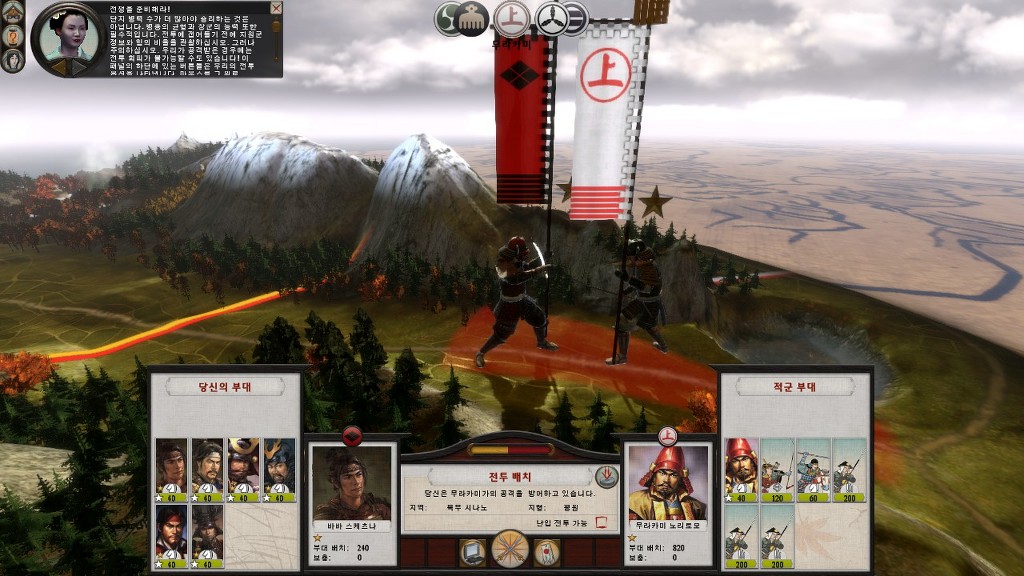Viewport: 1024px width, 576px height.
Task: Click the Murakami clan emblem at top
Action: (512, 18)
